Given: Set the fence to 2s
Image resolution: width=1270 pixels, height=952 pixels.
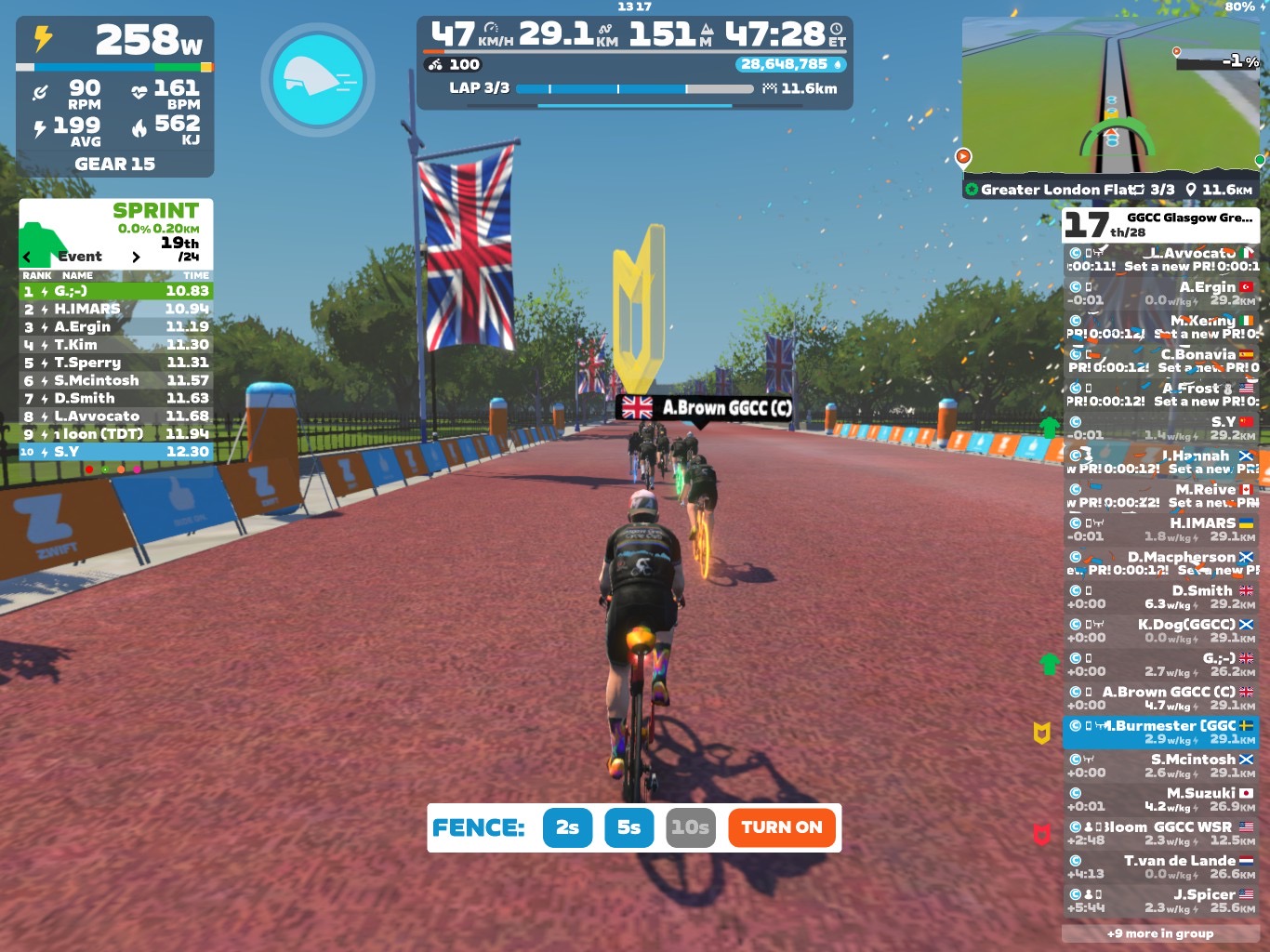Looking at the screenshot, I should (x=567, y=827).
